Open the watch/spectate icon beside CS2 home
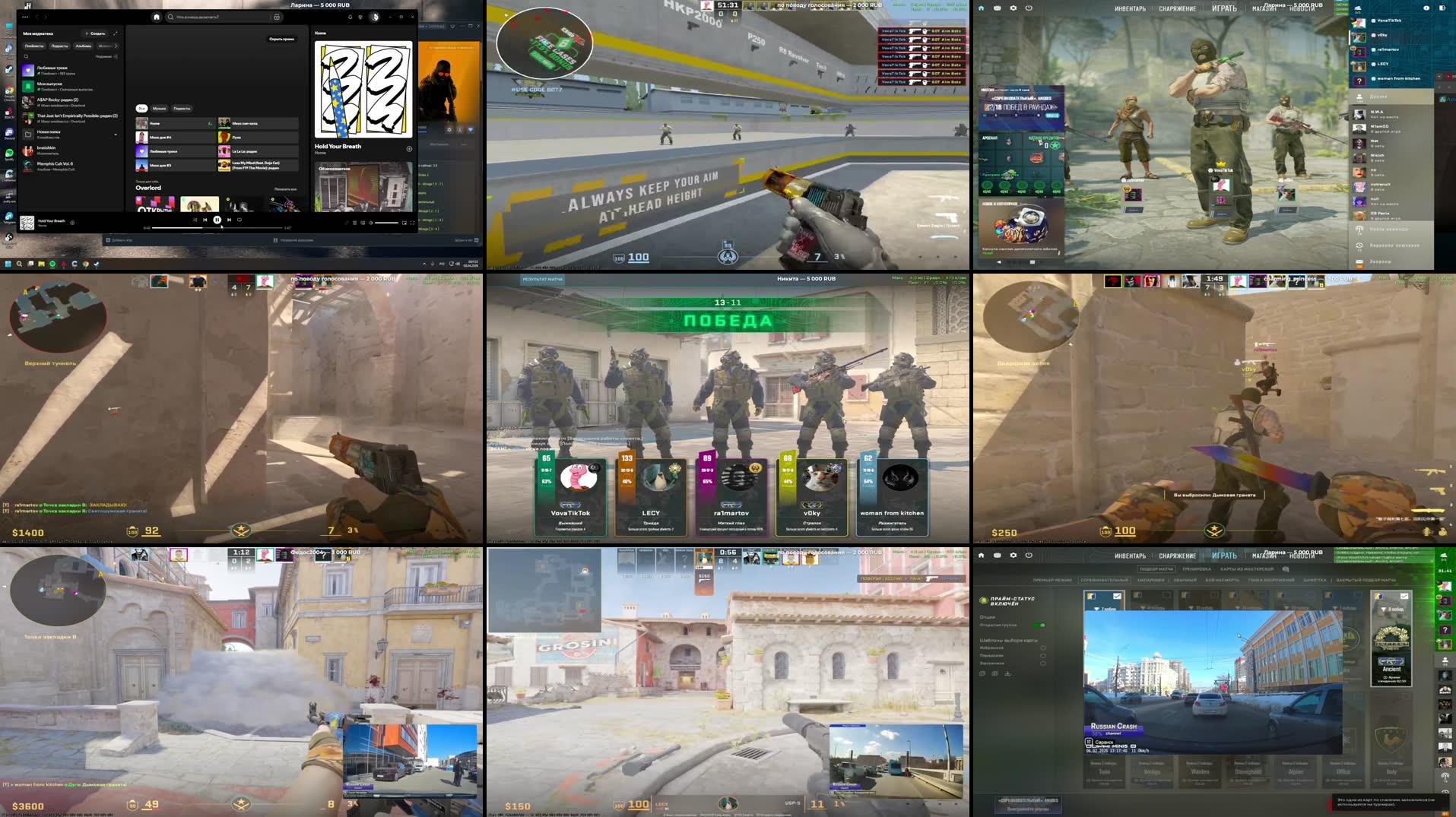This screenshot has width=1456, height=817. 998,8
